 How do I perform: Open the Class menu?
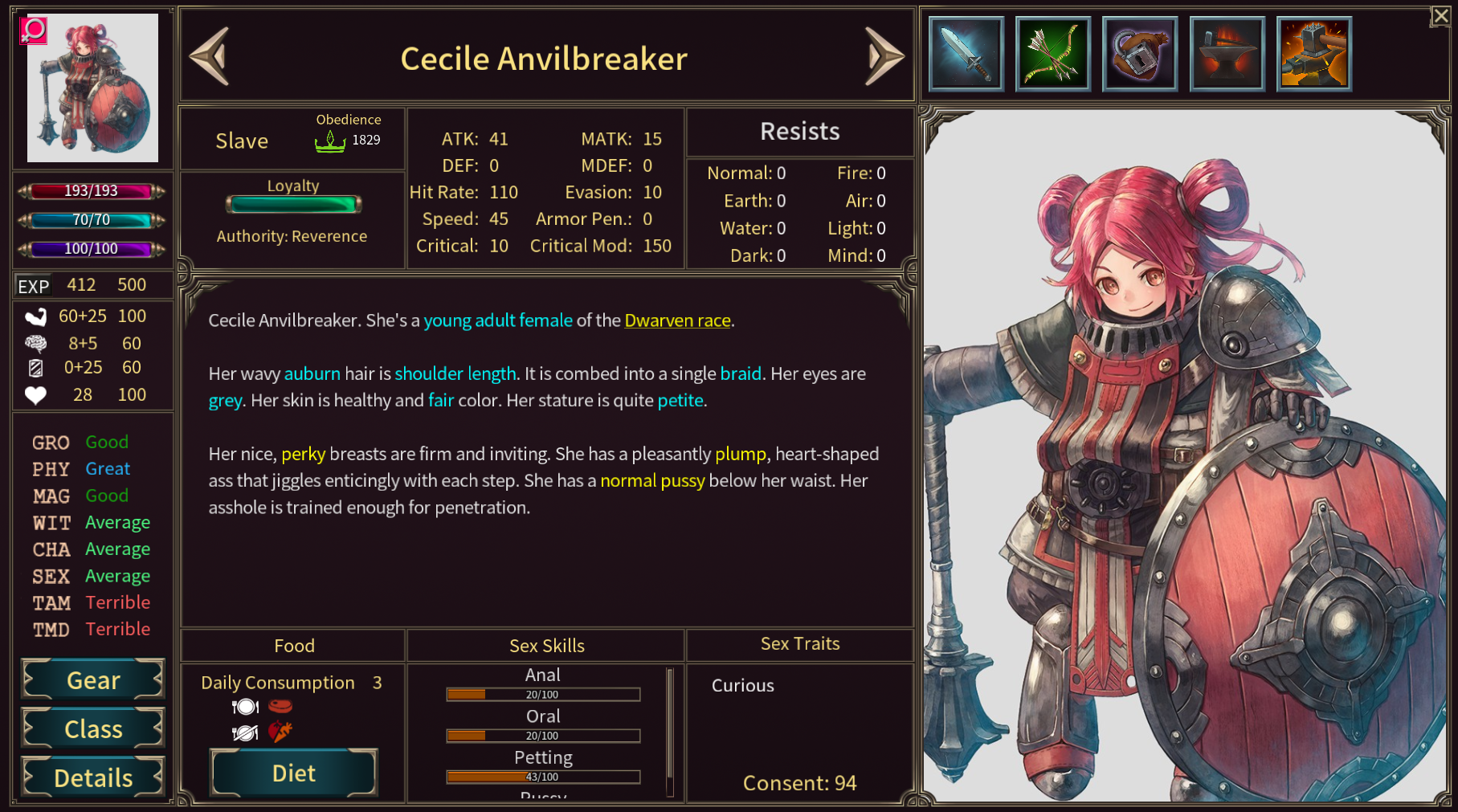(93, 729)
